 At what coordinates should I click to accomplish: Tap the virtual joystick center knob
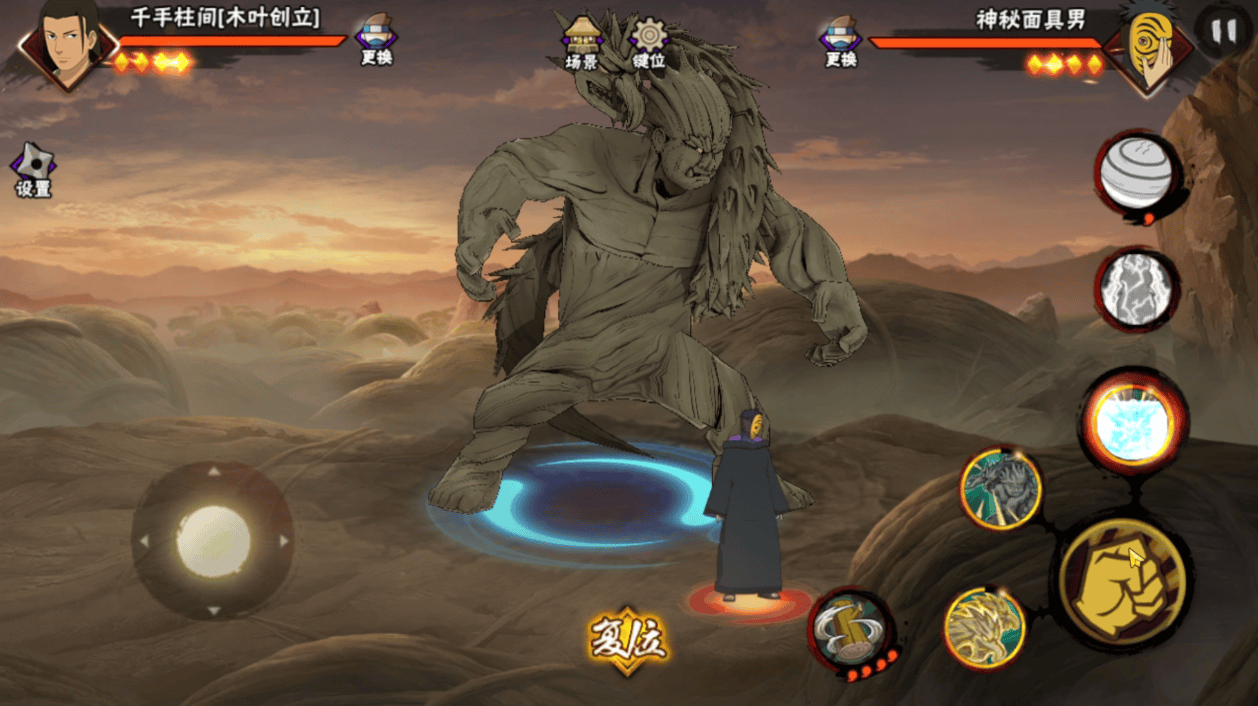pyautogui.click(x=213, y=541)
